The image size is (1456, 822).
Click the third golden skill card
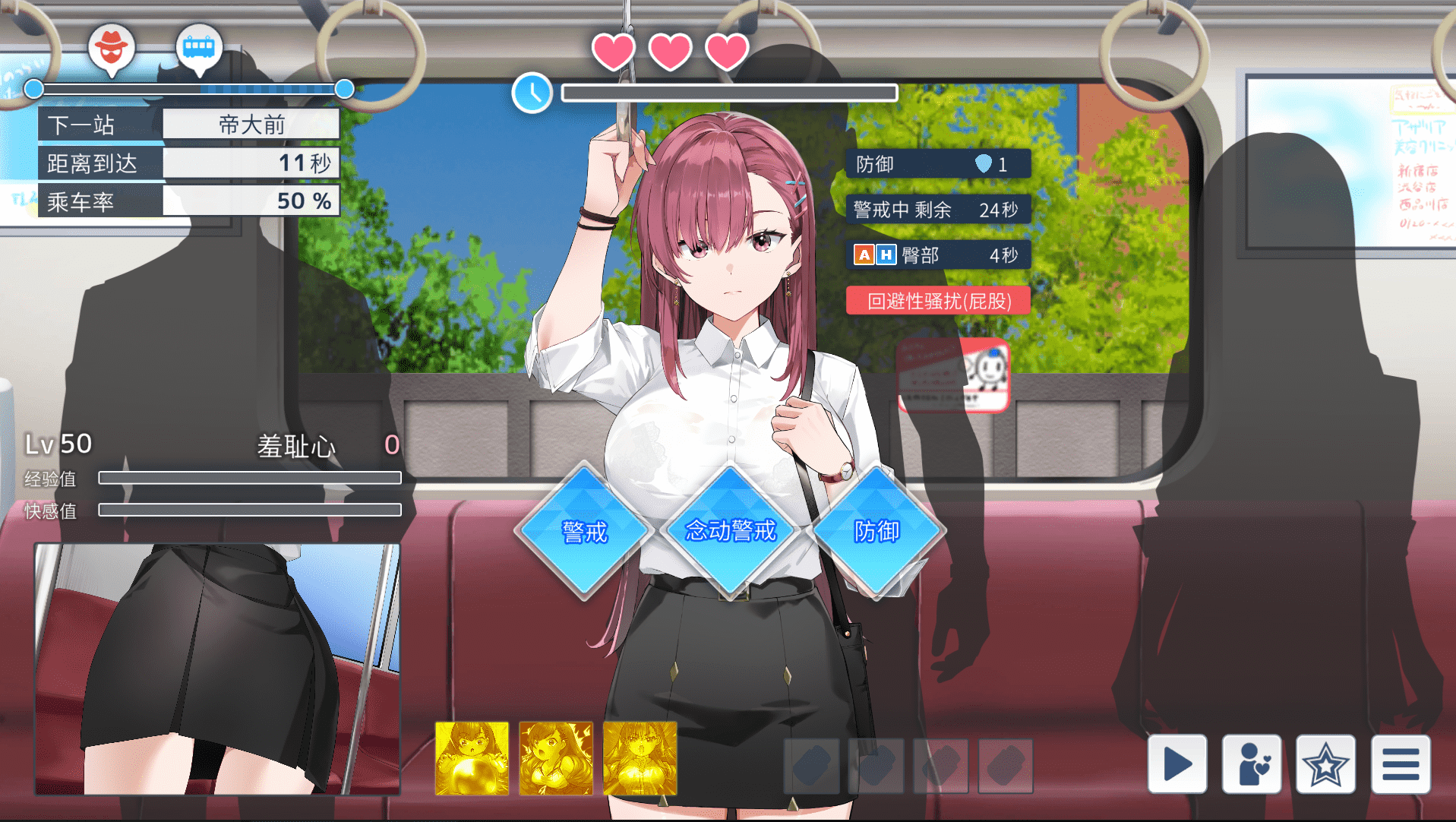[x=640, y=757]
